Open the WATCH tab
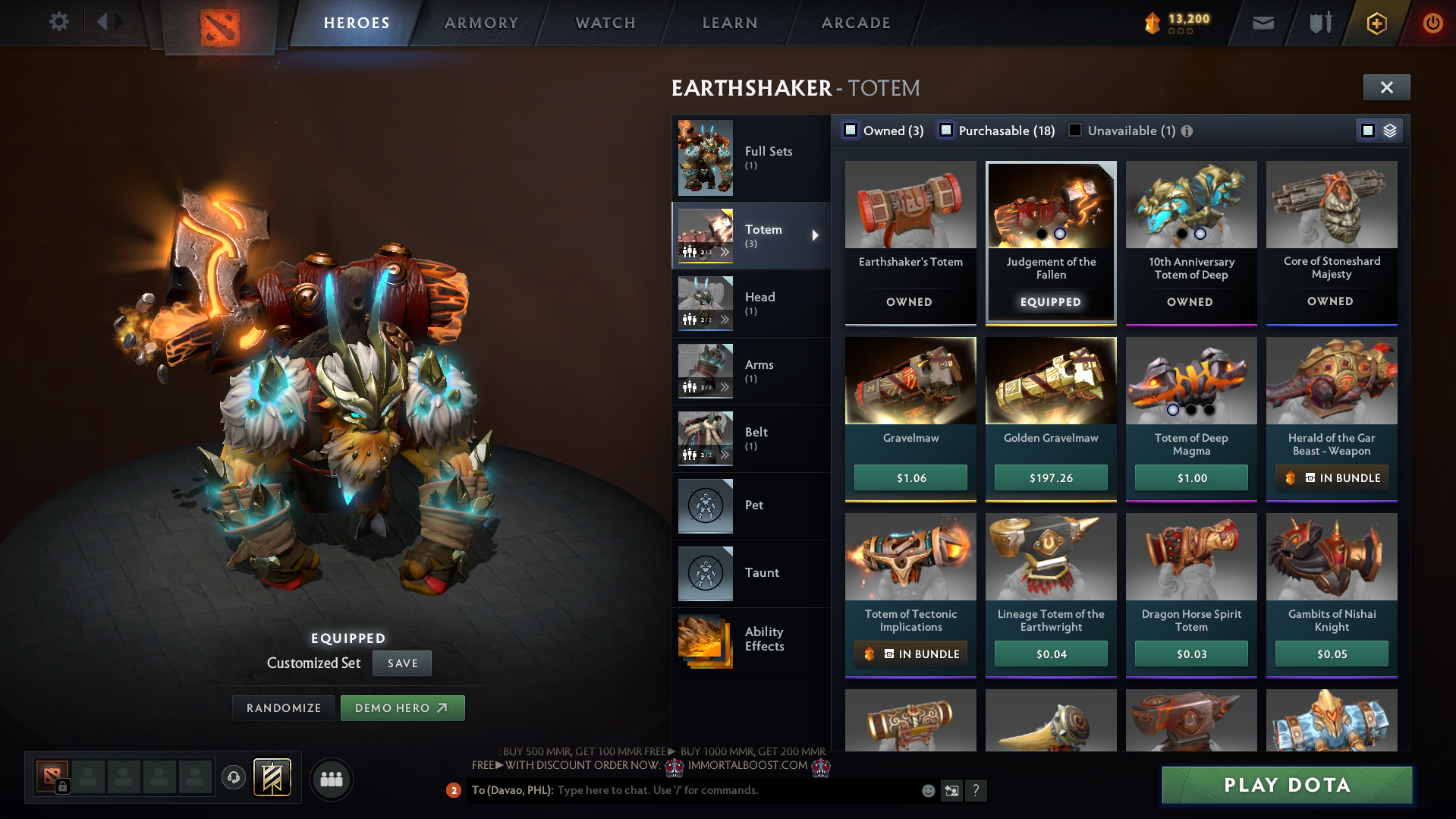This screenshot has height=819, width=1456. 605,23
